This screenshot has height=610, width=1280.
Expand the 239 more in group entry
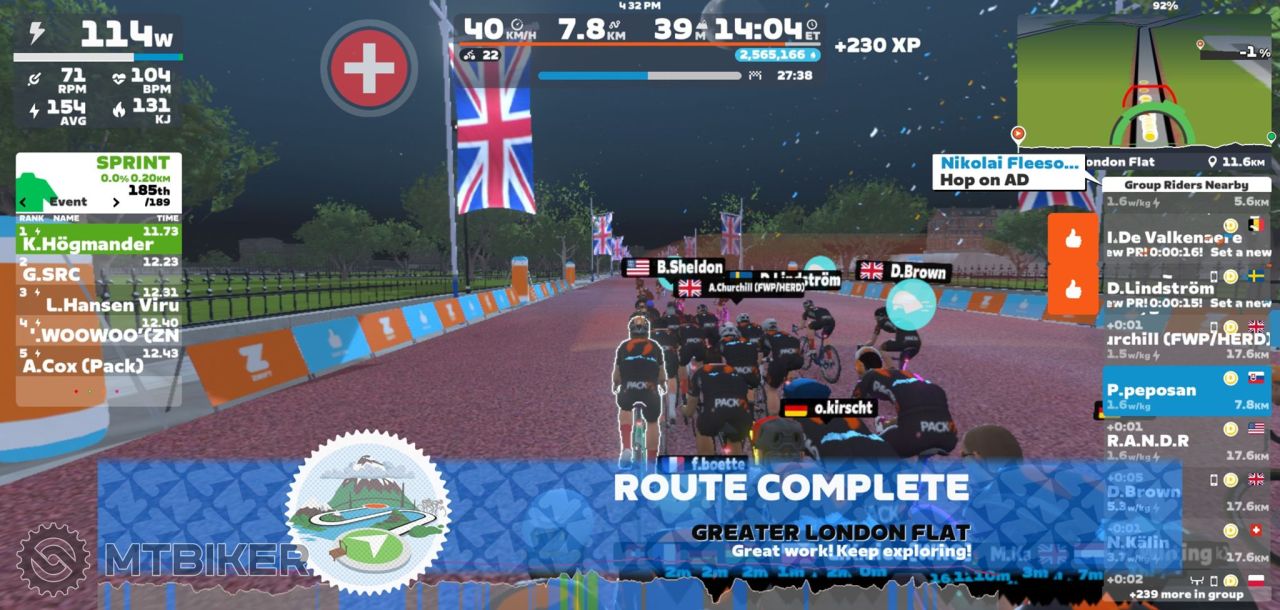pyautogui.click(x=1186, y=593)
